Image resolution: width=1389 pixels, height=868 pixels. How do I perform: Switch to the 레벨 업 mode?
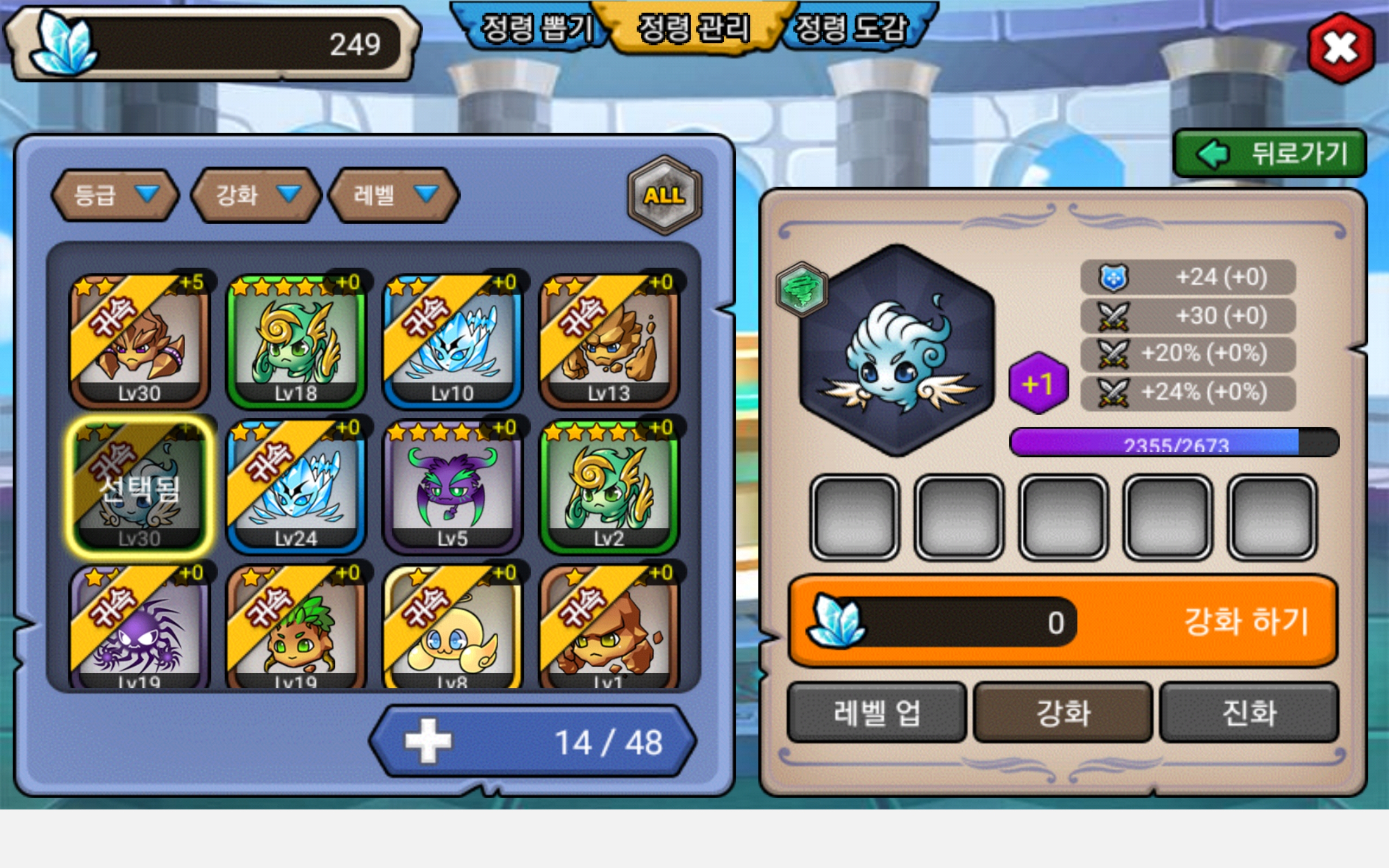876,712
